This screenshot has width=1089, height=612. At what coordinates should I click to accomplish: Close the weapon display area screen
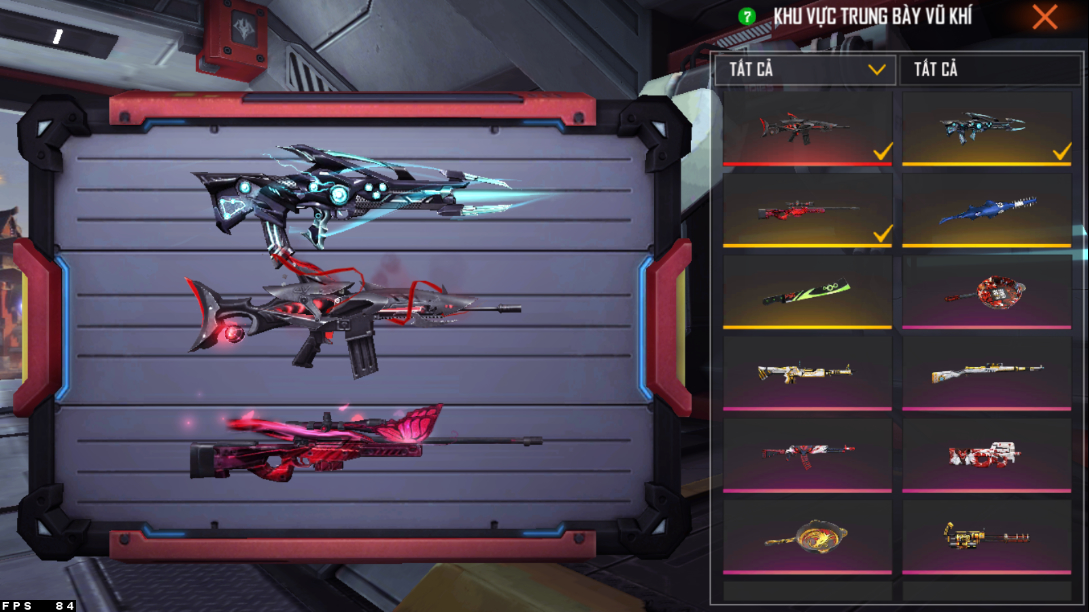[x=1045, y=17]
